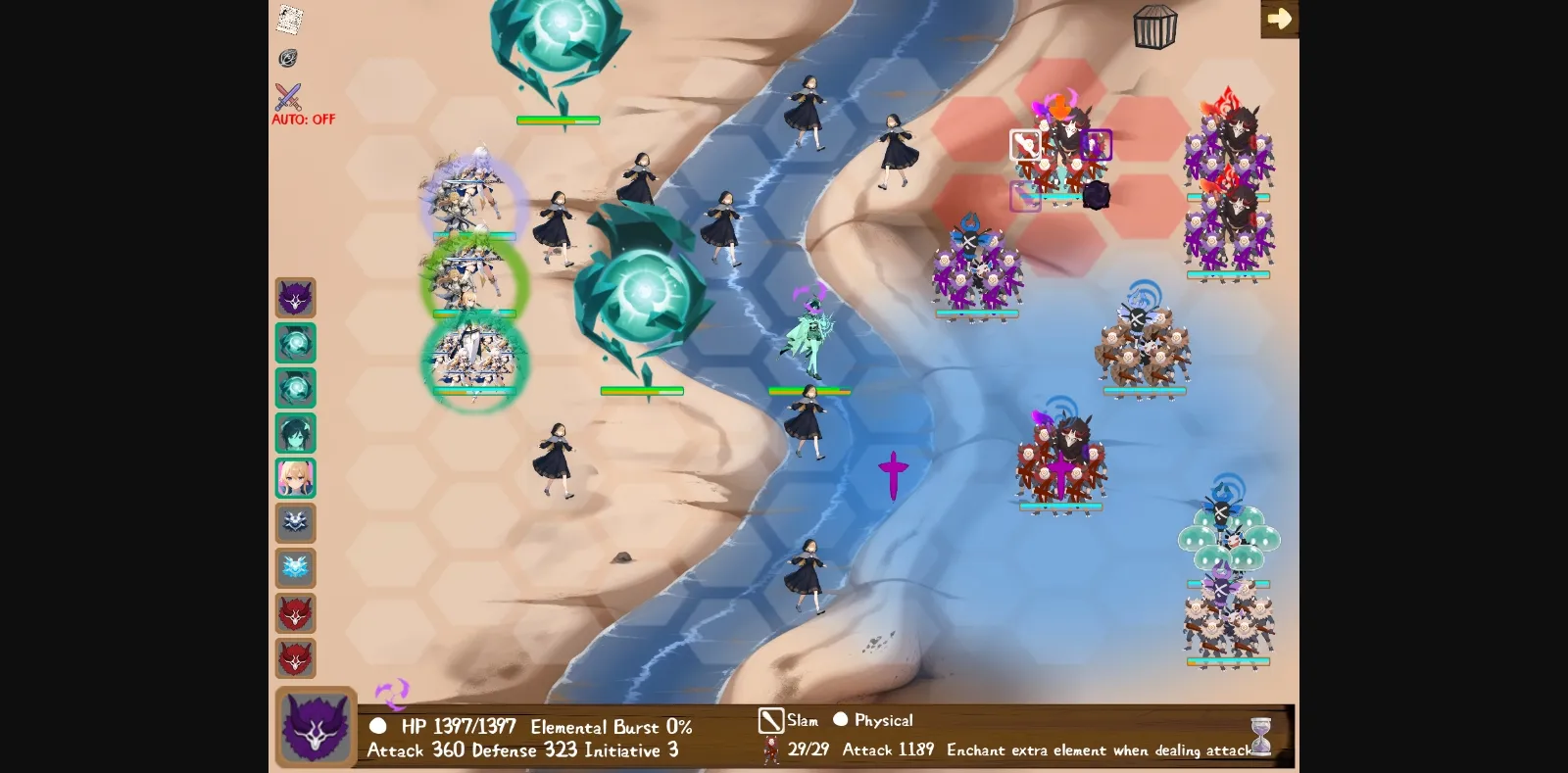1568x773 pixels.
Task: Select the purple demon portrait in bottom bar
Action: (316, 727)
